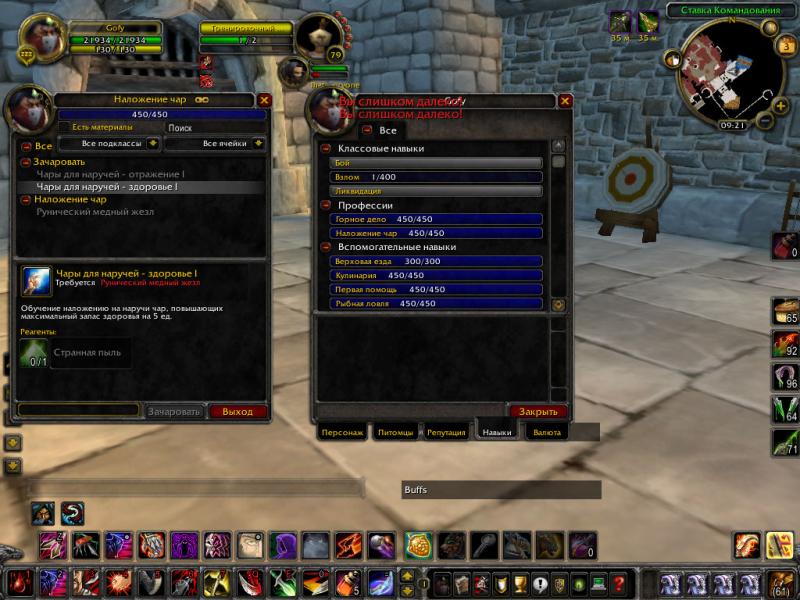800x600 pixels.
Task: Toggle the Есть материалы checkbox
Action: pyautogui.click(x=64, y=127)
